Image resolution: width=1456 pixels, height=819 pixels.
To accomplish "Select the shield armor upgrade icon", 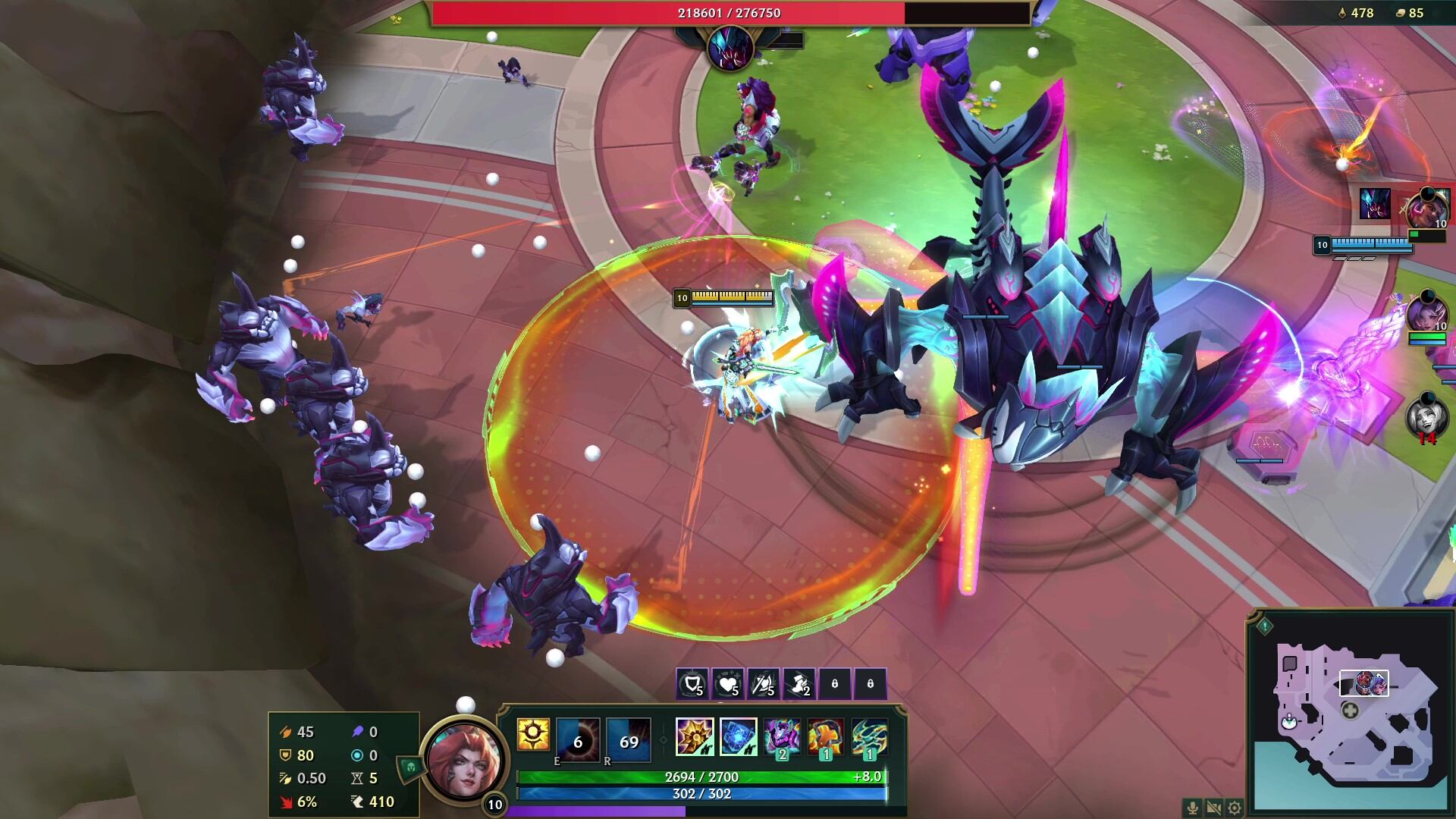I will pos(692,683).
